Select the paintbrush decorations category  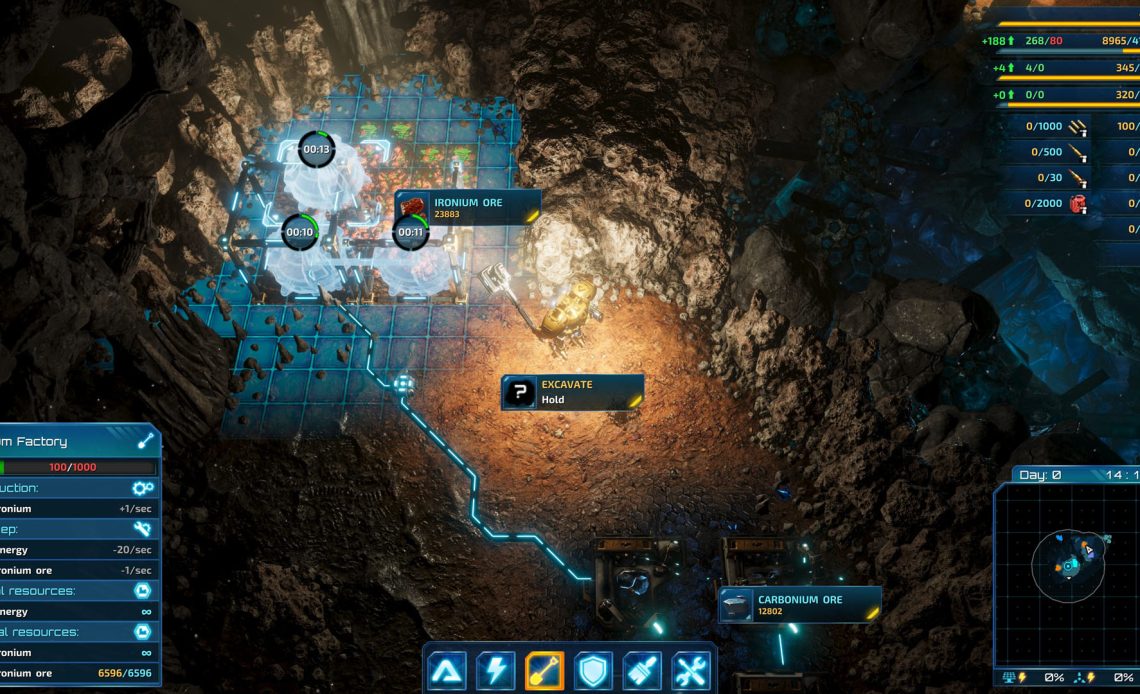(642, 671)
